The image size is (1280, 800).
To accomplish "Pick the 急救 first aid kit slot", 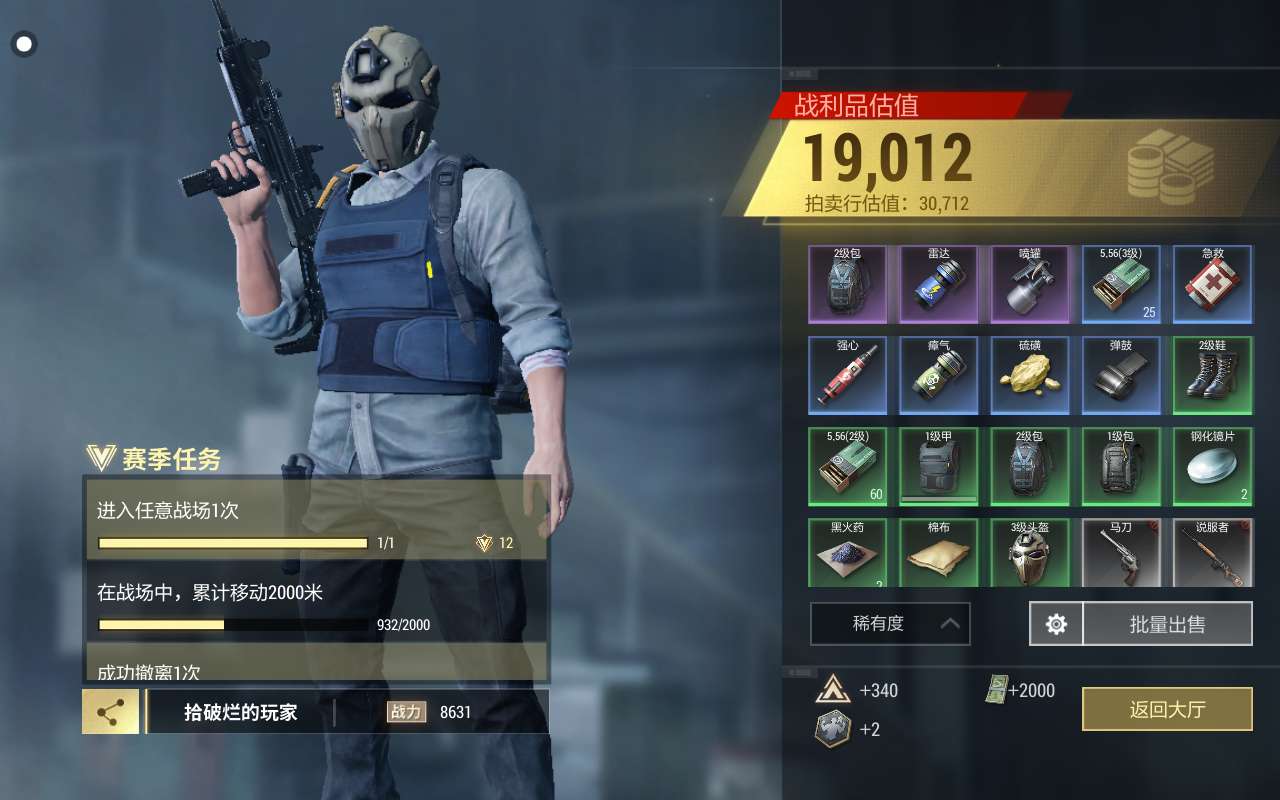I will tap(1212, 284).
